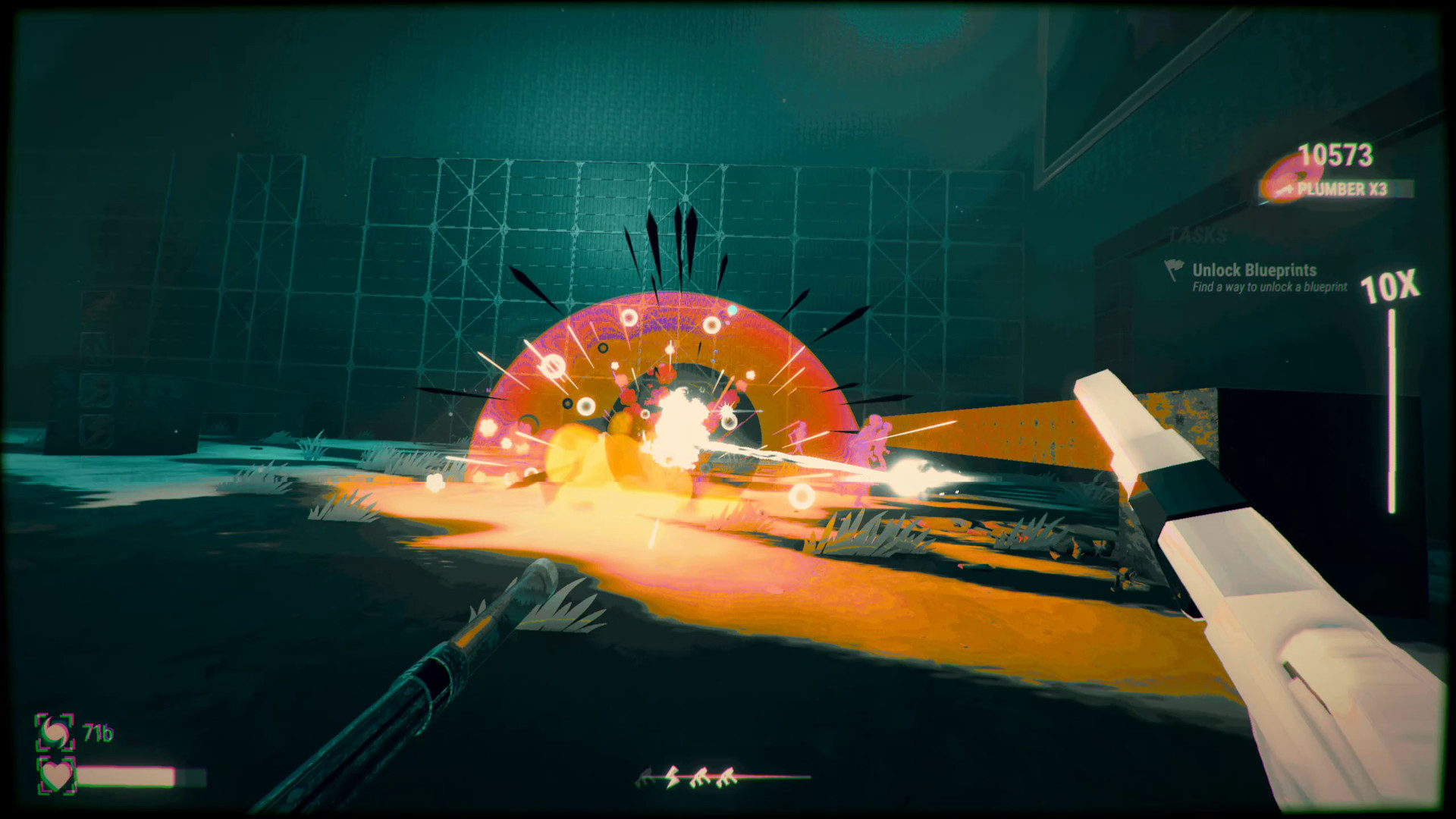
Task: Click the third rifle icon in the weapon strip
Action: tap(701, 775)
